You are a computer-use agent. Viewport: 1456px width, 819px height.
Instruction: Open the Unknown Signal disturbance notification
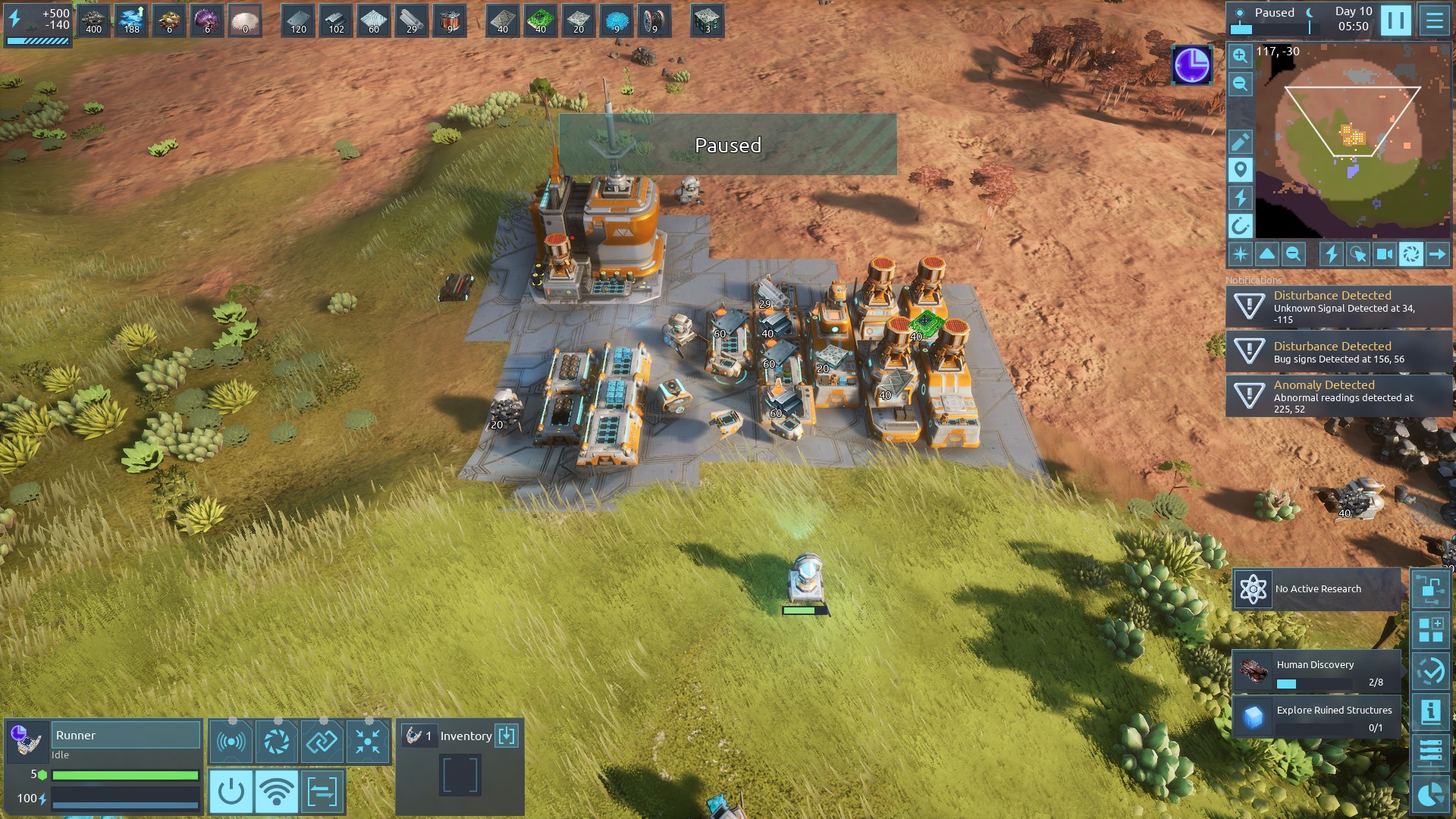[1338, 307]
